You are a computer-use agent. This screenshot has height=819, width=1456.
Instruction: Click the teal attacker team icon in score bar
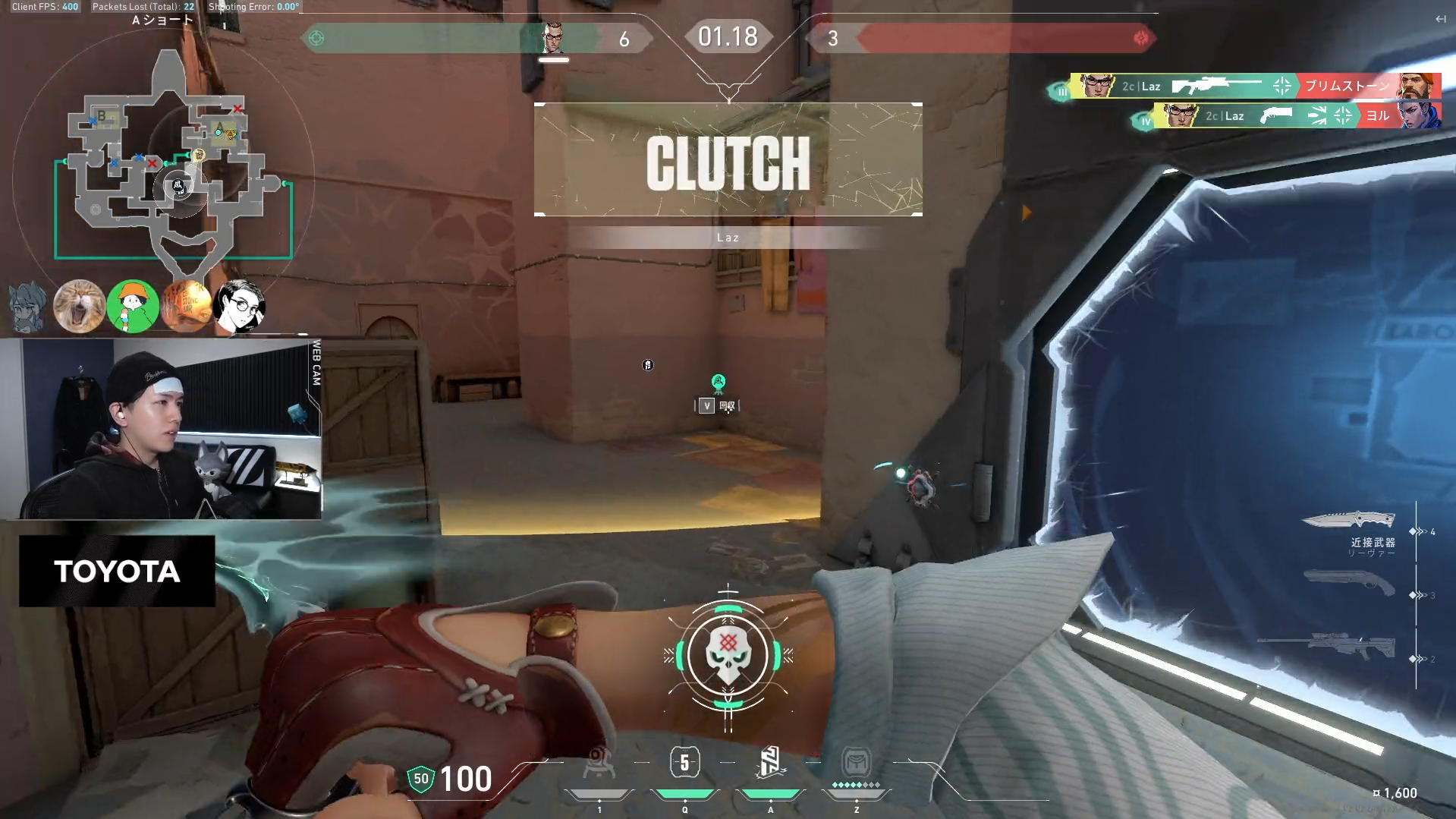(x=316, y=38)
